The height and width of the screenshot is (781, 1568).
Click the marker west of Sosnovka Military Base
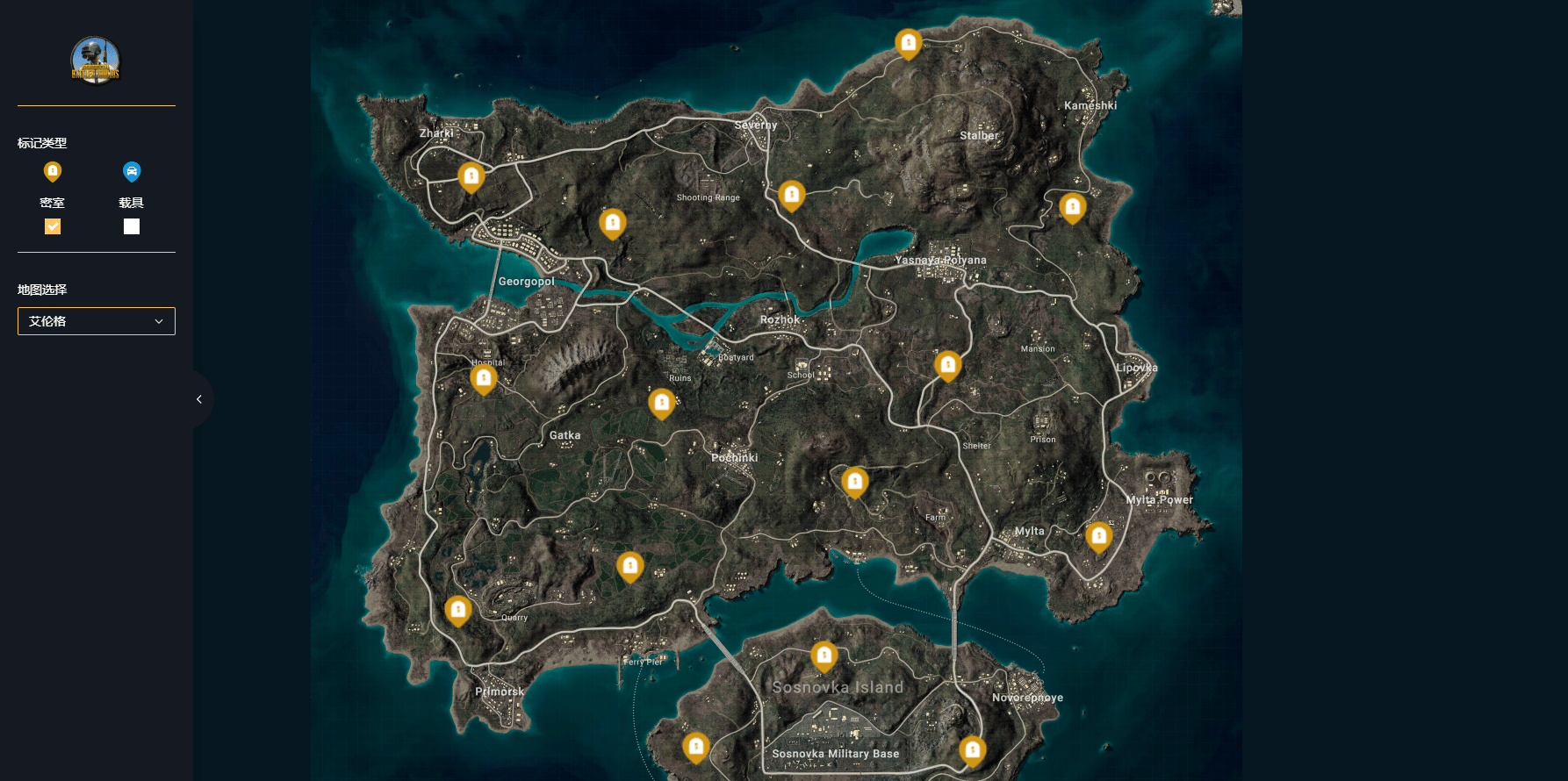pyautogui.click(x=696, y=747)
